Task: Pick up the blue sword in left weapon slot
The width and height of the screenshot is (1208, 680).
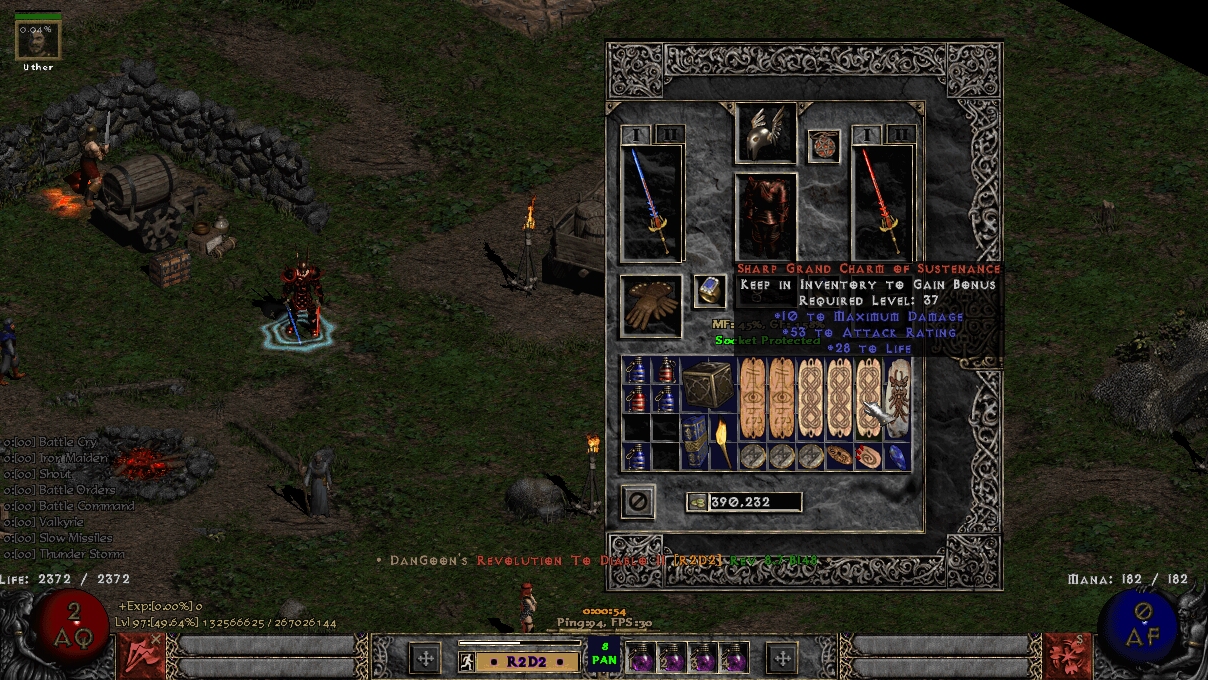Action: click(x=652, y=204)
